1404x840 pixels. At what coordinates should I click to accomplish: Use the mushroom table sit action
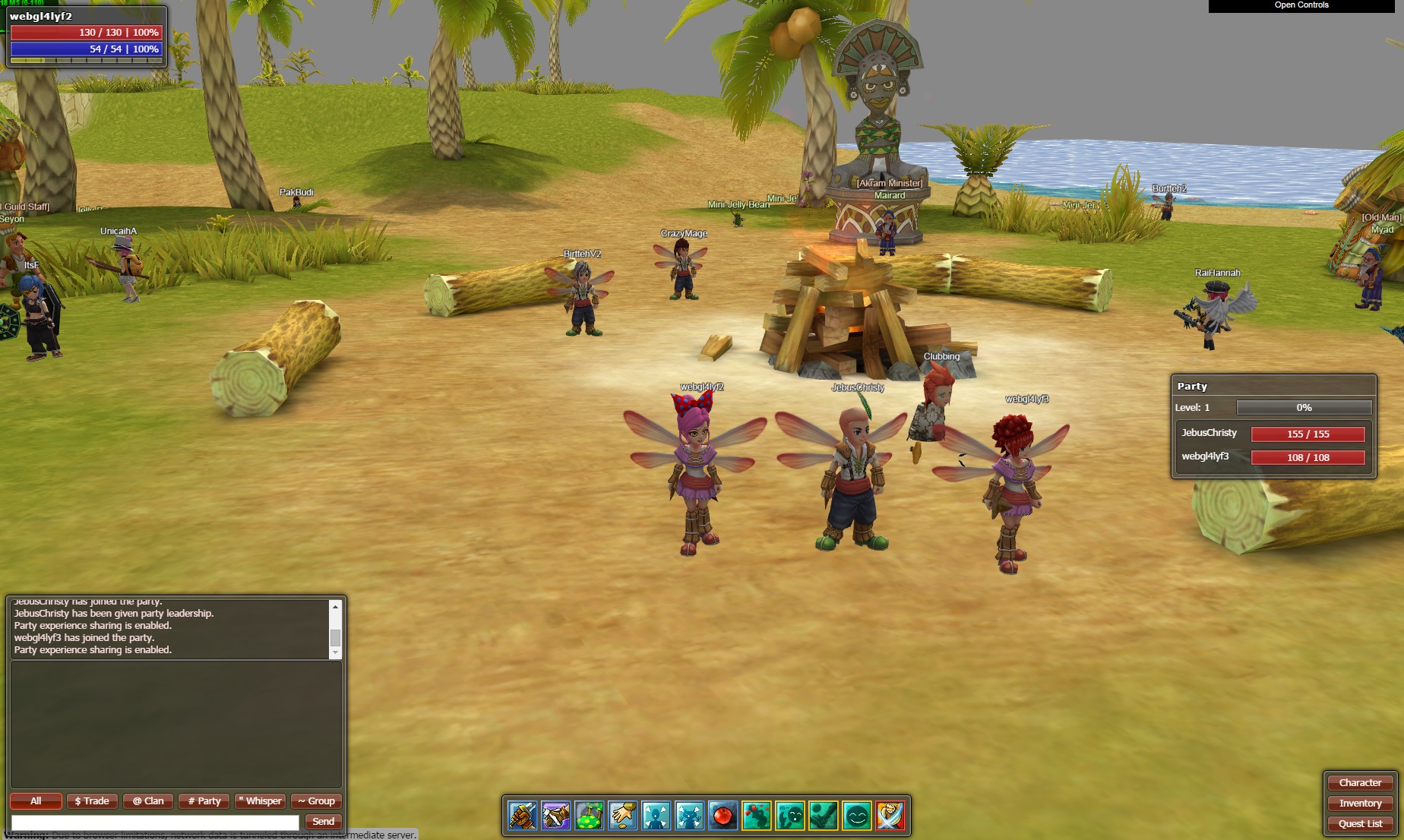(590, 816)
